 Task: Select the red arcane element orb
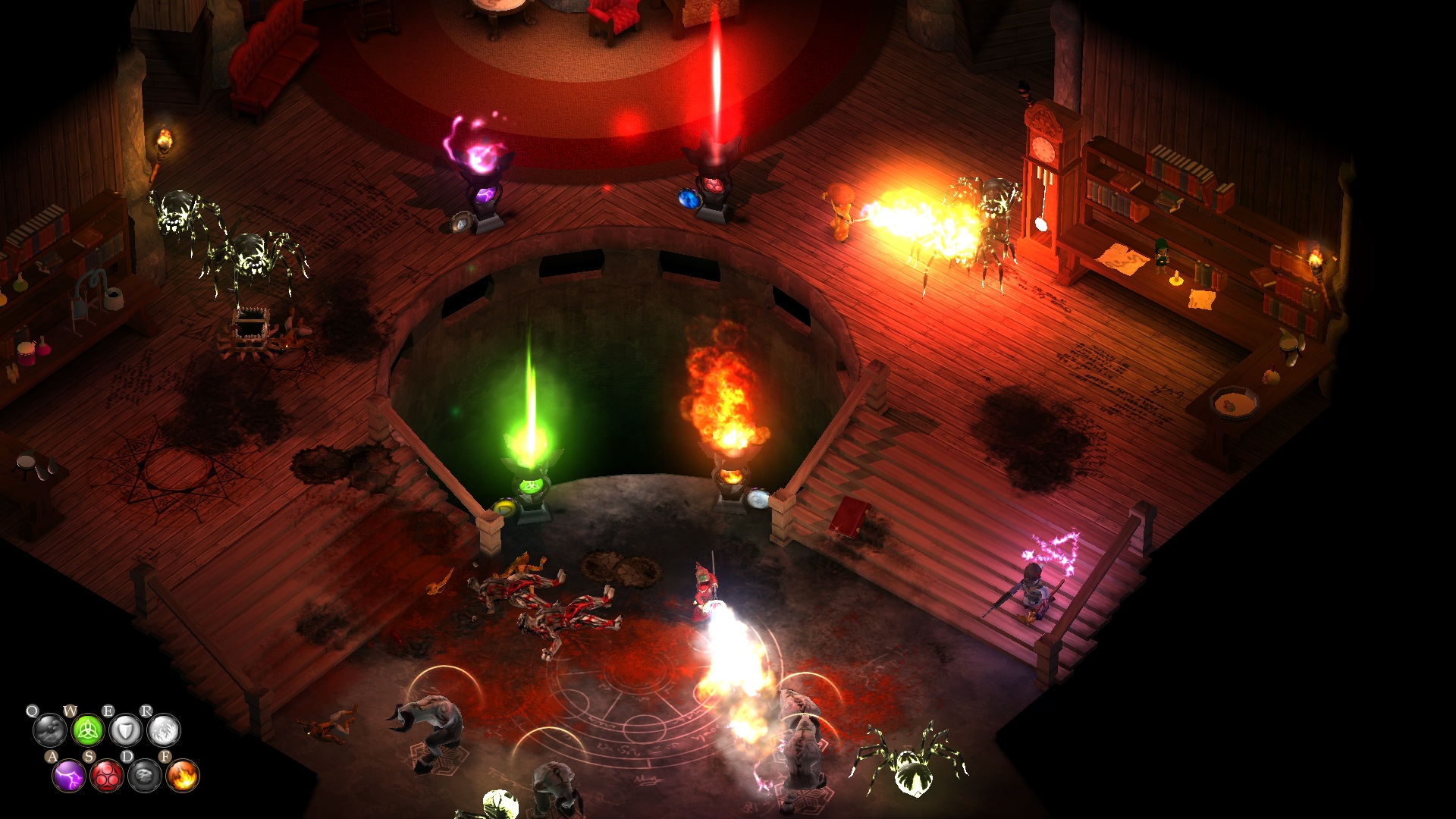tap(107, 776)
